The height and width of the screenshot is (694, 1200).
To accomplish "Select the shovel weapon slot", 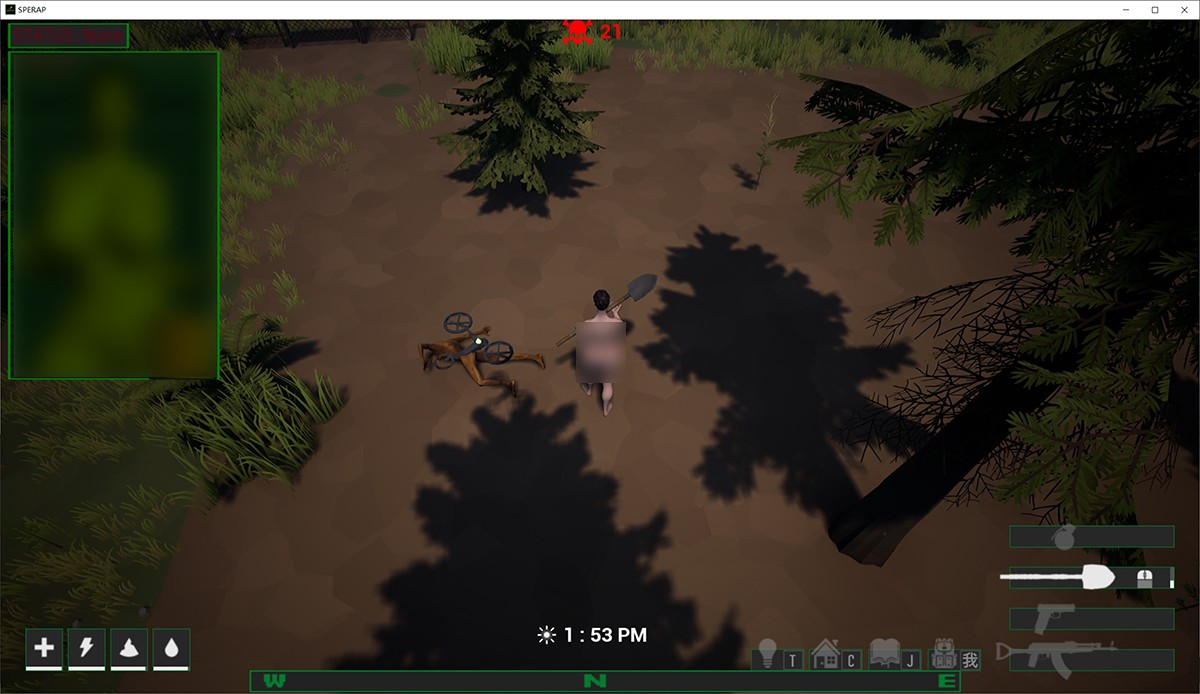I will 1089,577.
